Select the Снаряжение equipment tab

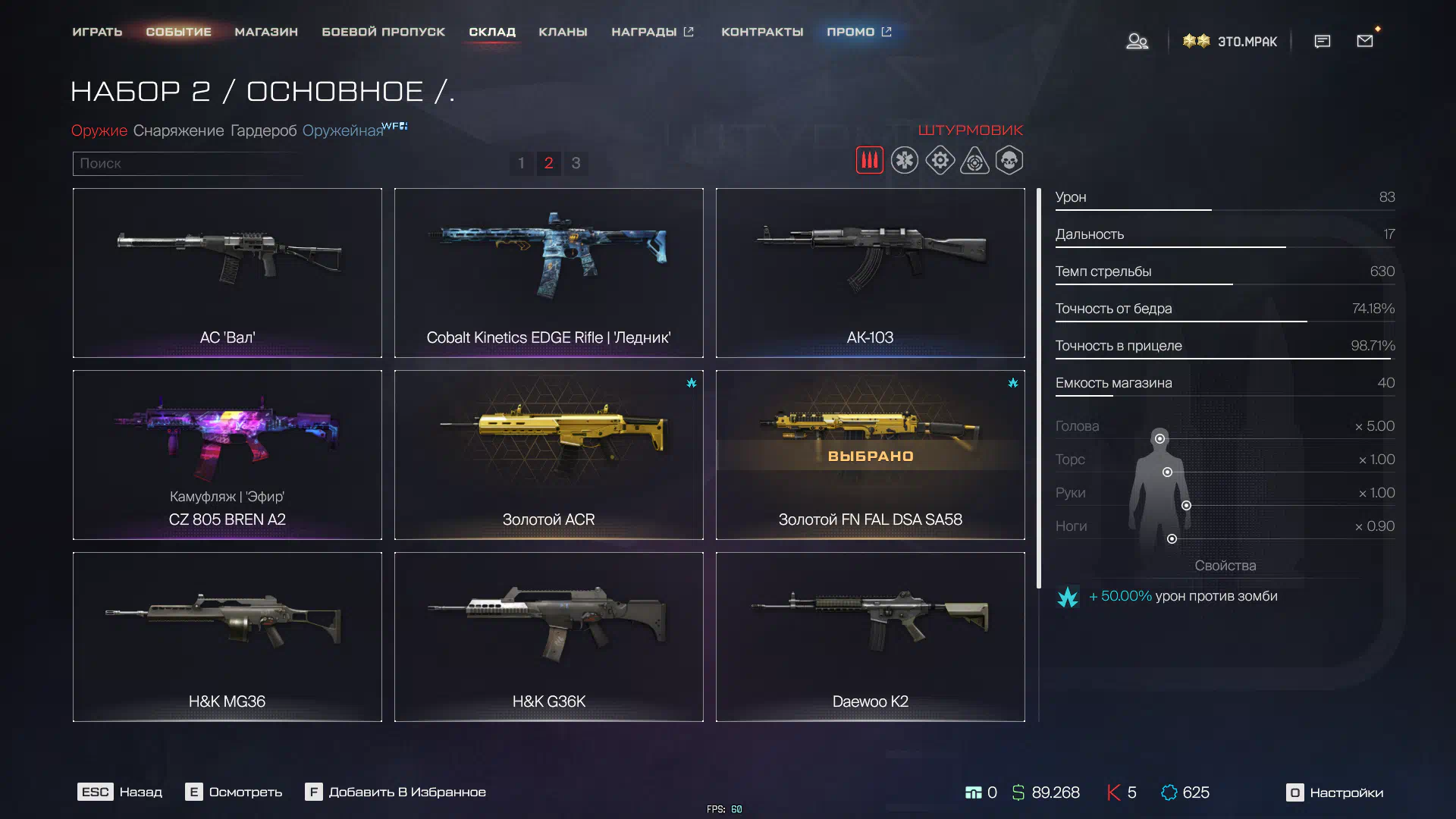point(178,130)
